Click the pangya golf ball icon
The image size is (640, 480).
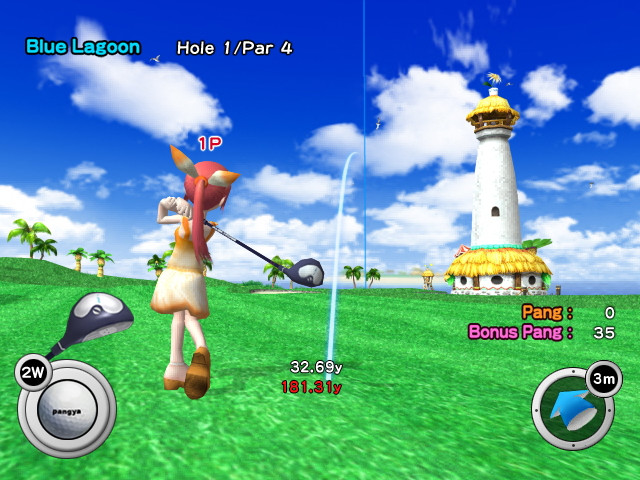click(67, 410)
